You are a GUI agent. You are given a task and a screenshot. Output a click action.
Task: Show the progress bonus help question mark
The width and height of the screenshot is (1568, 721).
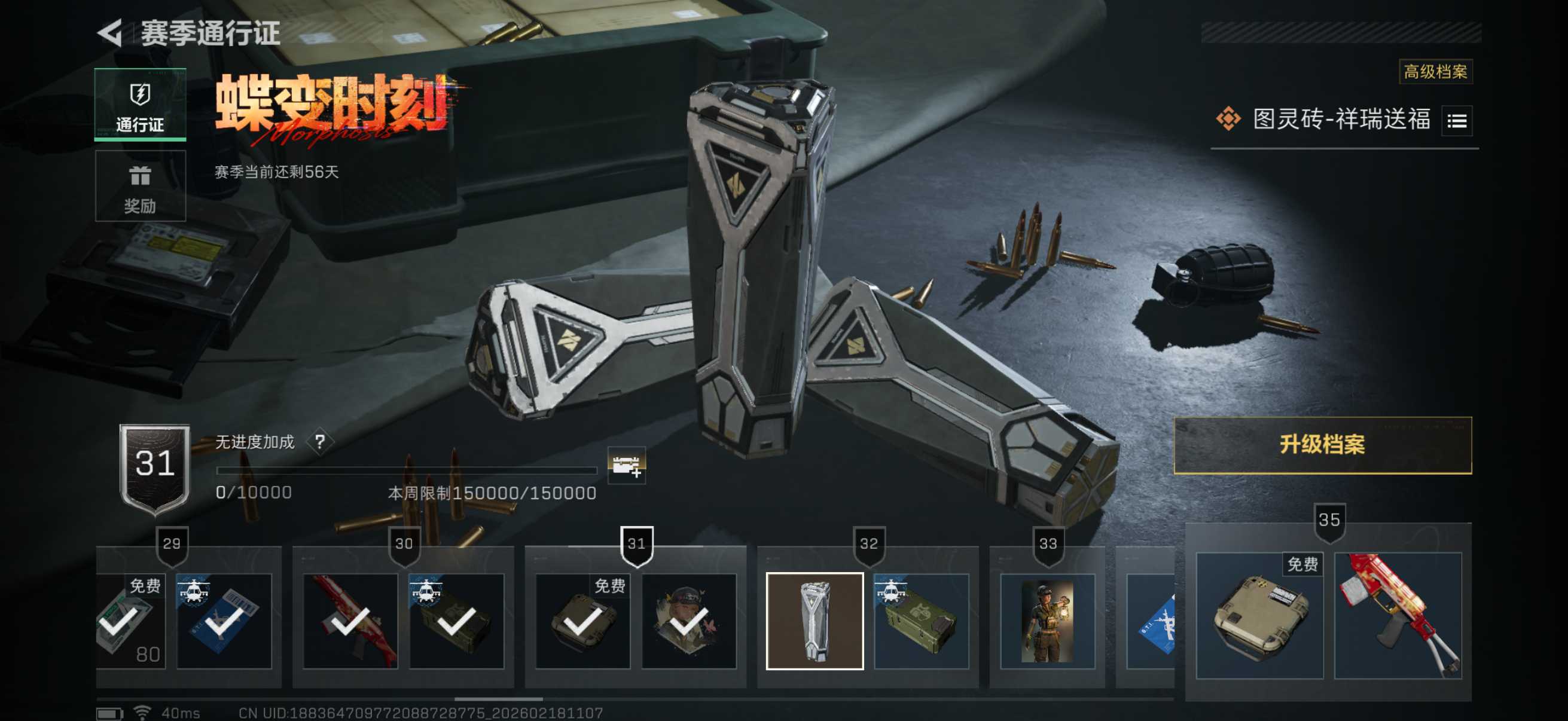(320, 441)
